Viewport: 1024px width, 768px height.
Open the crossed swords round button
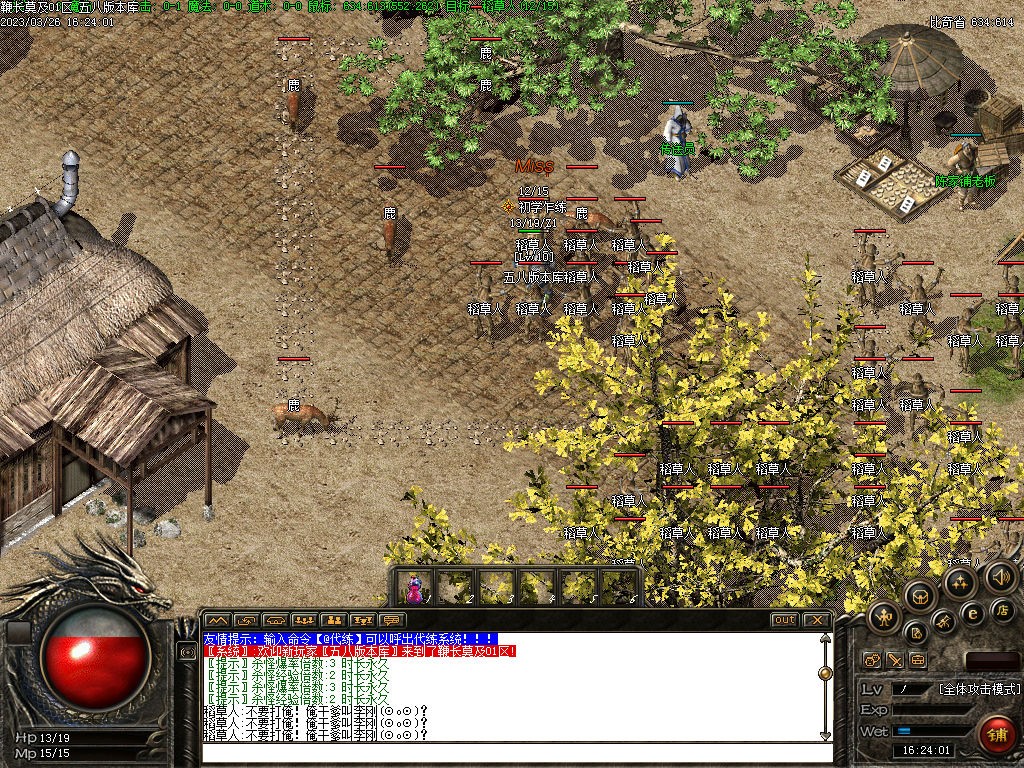(943, 621)
